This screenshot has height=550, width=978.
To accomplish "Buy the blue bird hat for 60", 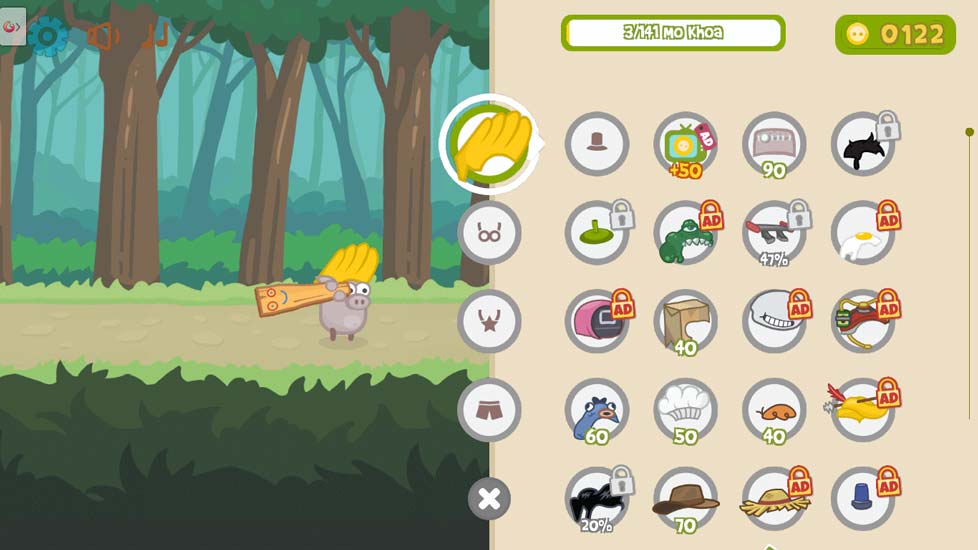I will (597, 410).
